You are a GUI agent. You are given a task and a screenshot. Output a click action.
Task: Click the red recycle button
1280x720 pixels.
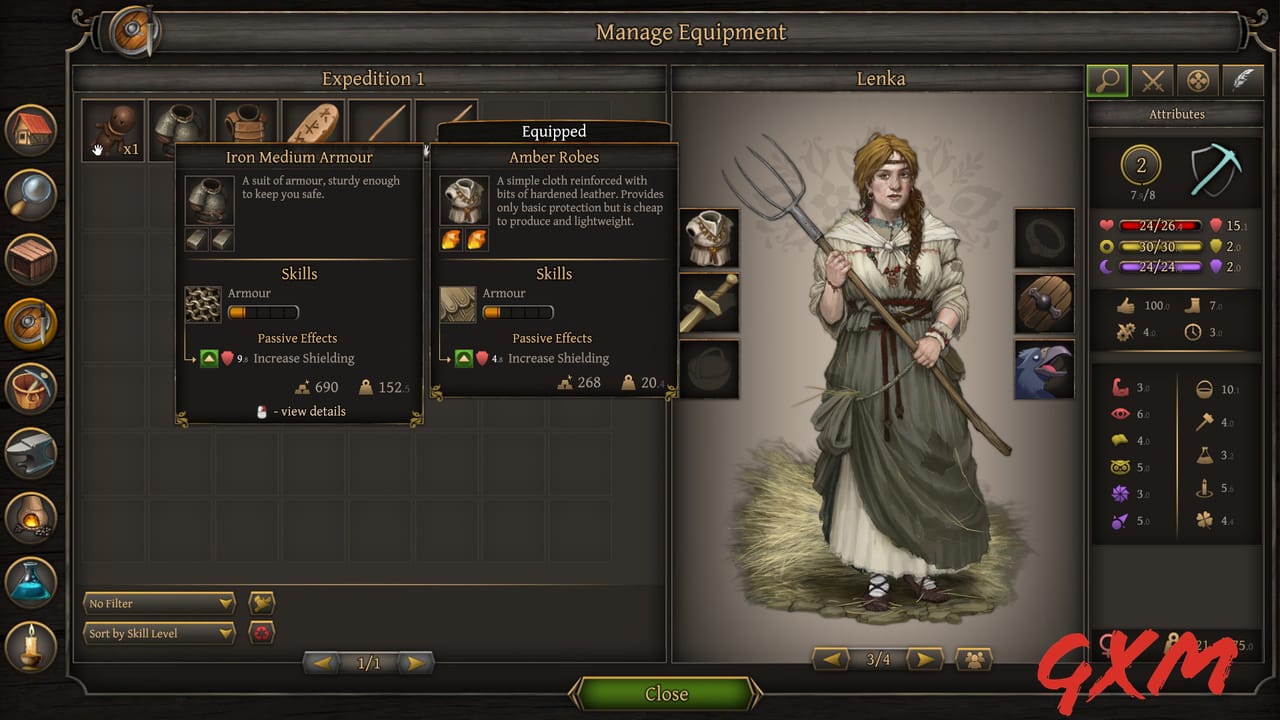pyautogui.click(x=261, y=633)
